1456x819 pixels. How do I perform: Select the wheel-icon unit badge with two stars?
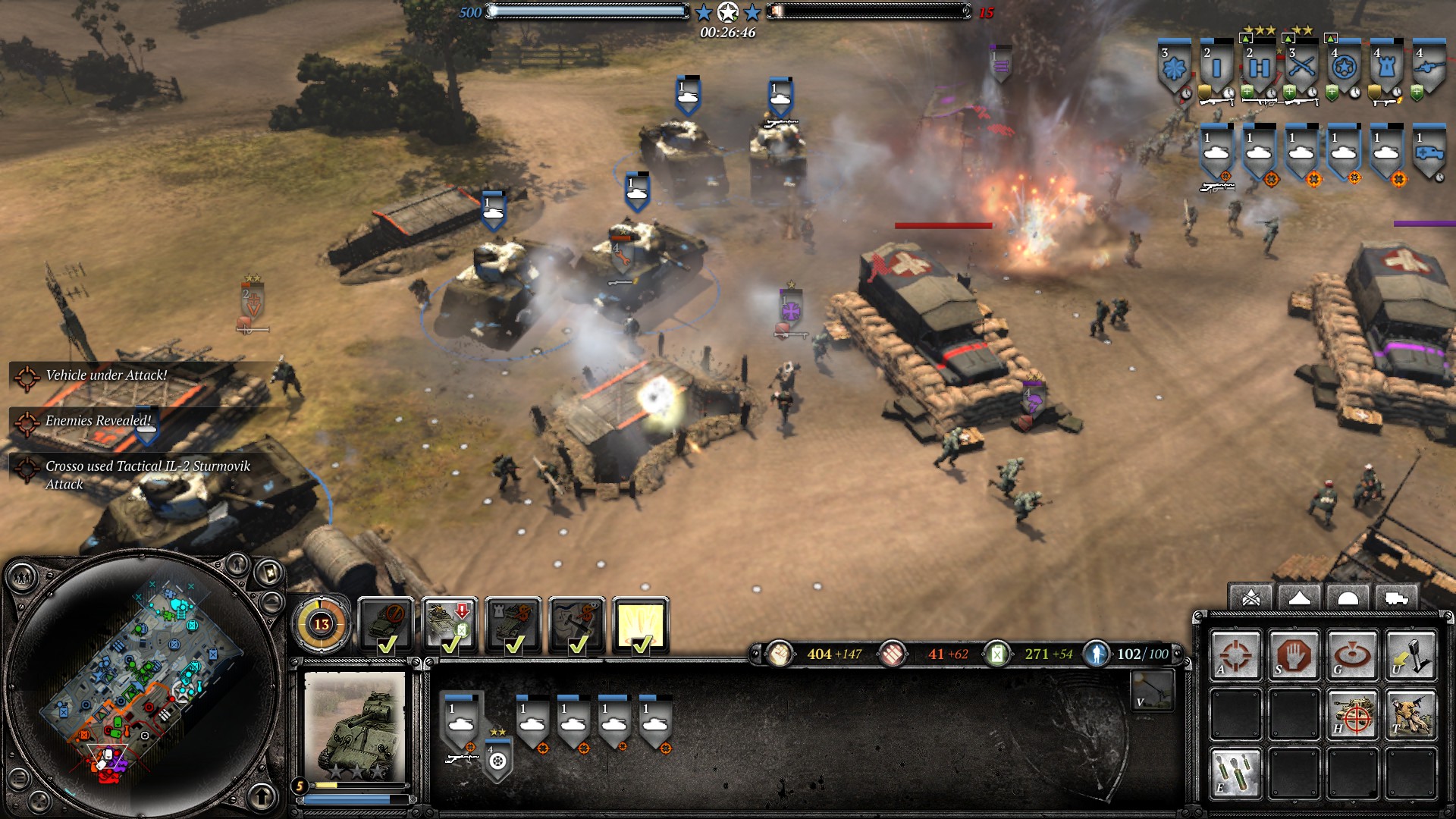(497, 757)
